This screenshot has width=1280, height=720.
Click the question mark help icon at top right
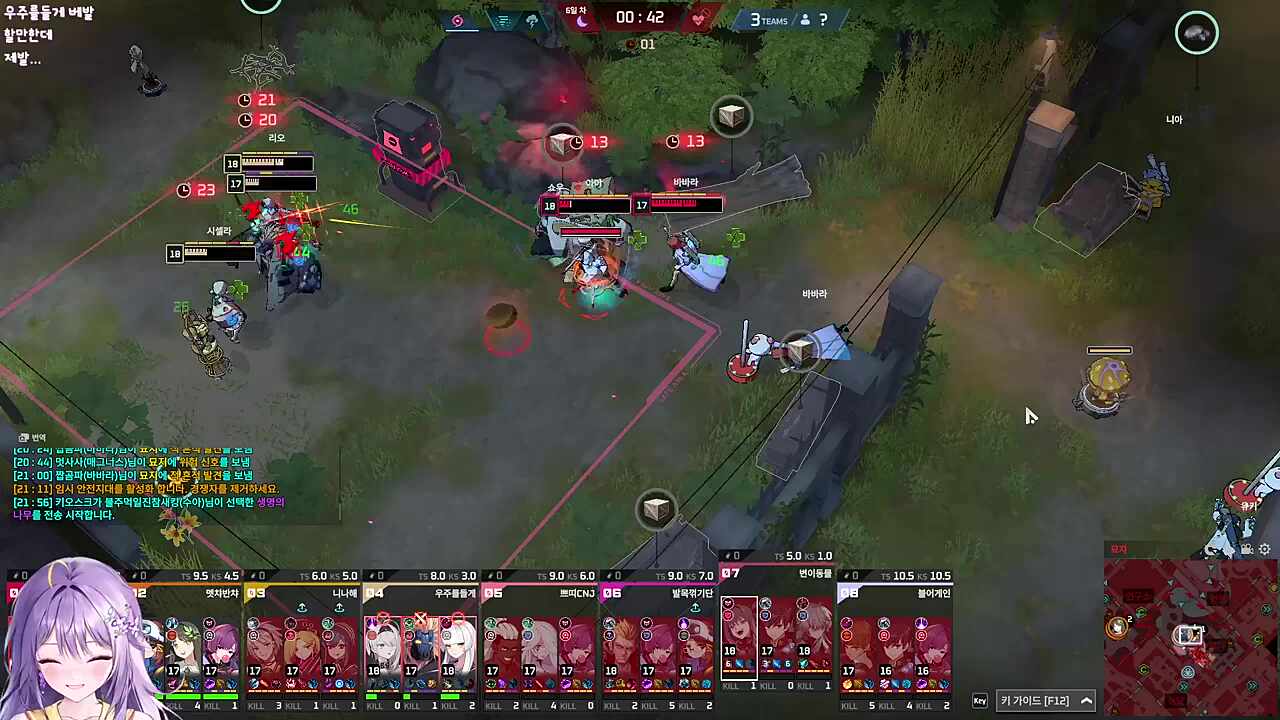(x=822, y=20)
